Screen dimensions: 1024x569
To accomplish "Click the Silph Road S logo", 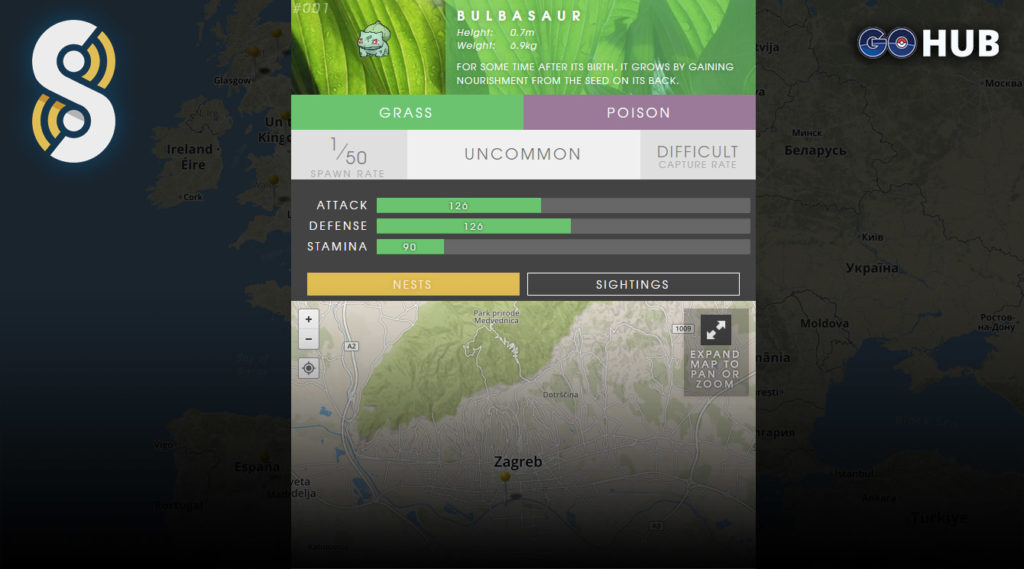I will tap(73, 92).
